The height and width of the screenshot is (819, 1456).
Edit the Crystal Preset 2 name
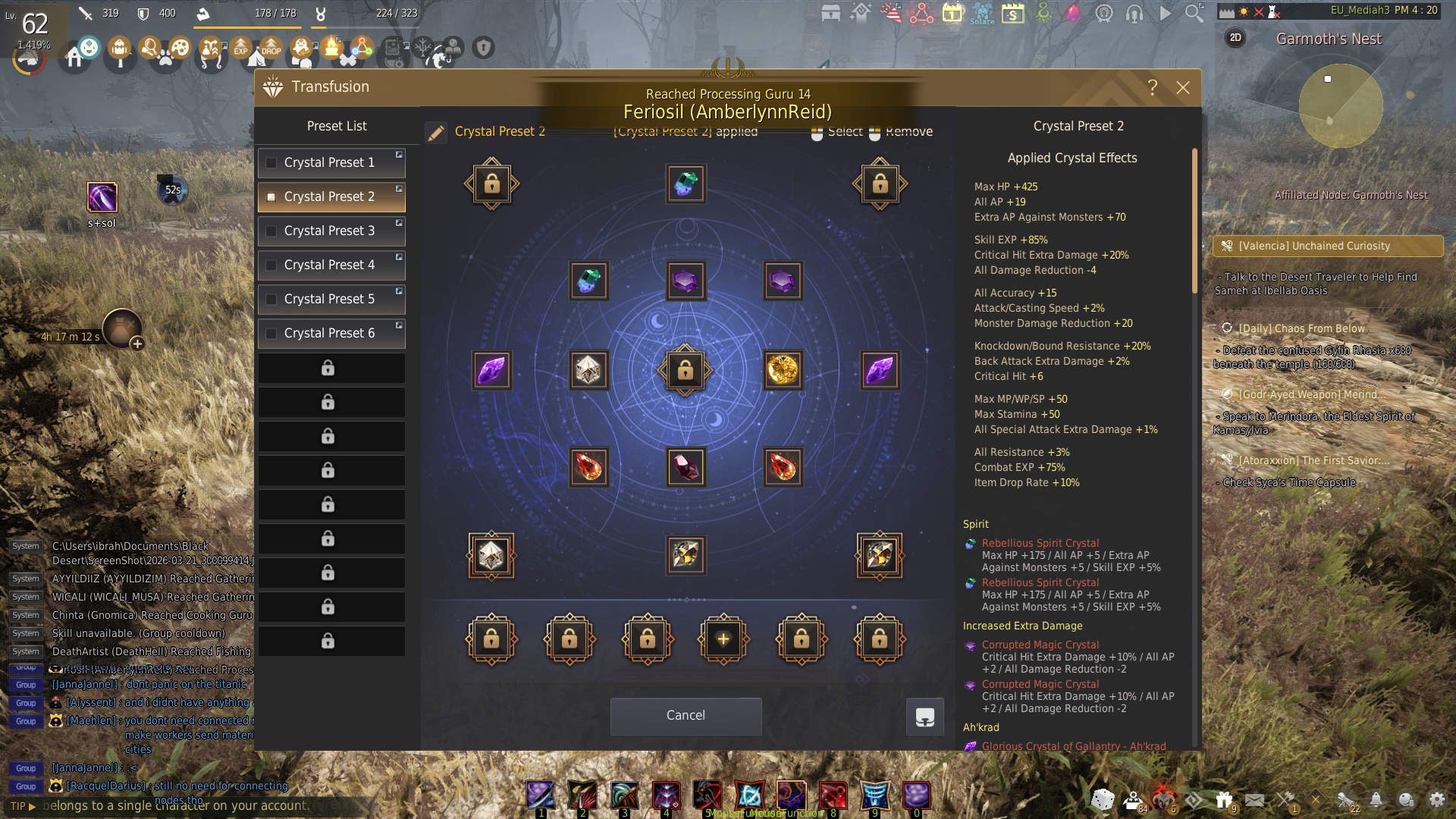(x=436, y=133)
